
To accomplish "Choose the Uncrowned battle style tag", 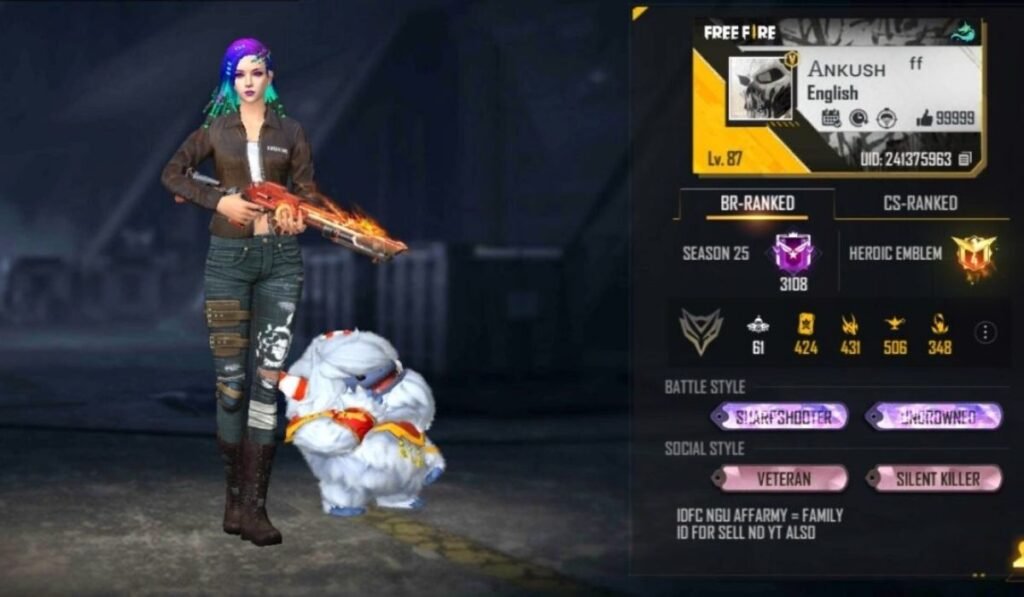I will pos(936,417).
